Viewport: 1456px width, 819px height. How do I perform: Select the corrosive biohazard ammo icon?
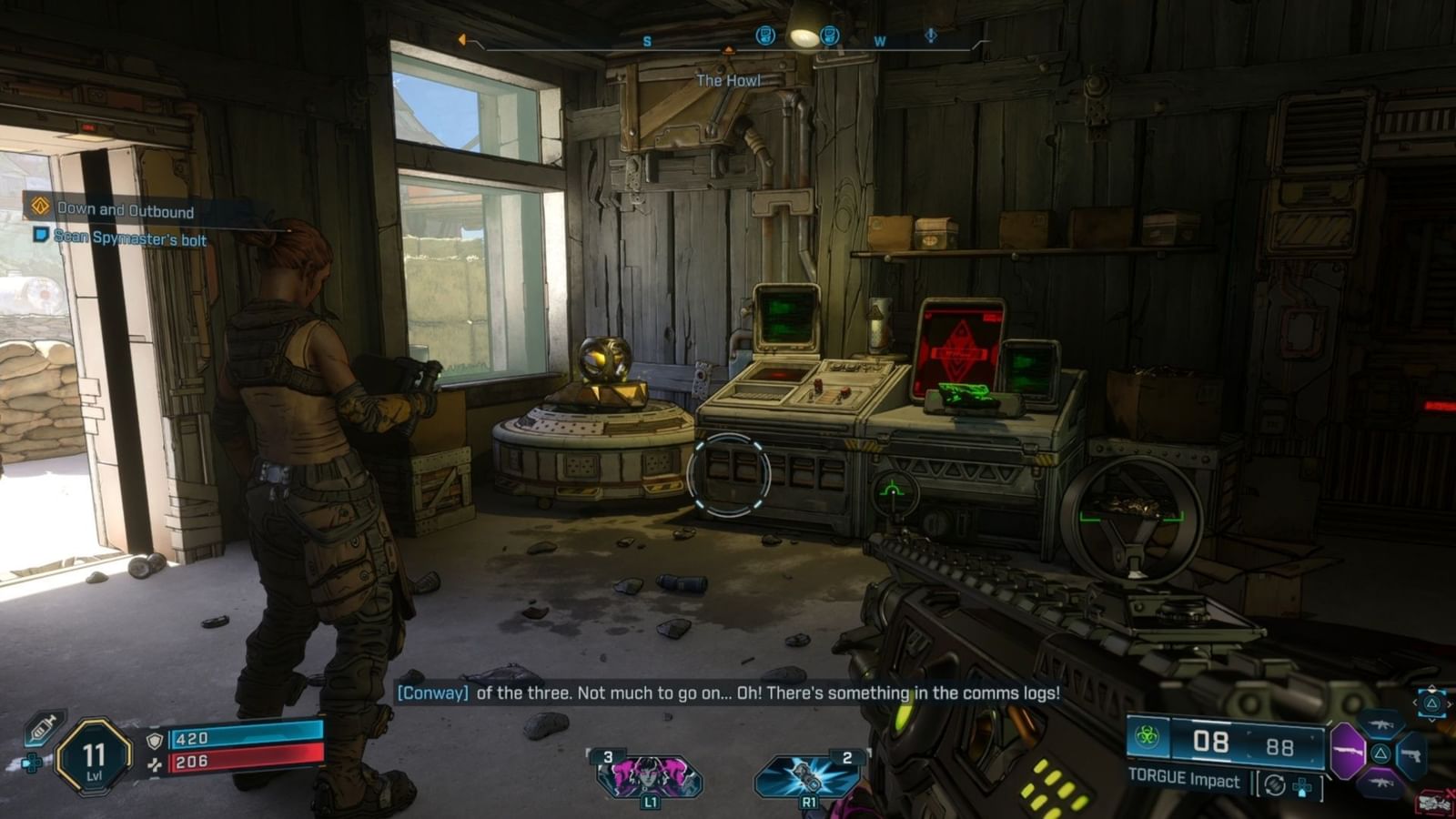point(1147,737)
